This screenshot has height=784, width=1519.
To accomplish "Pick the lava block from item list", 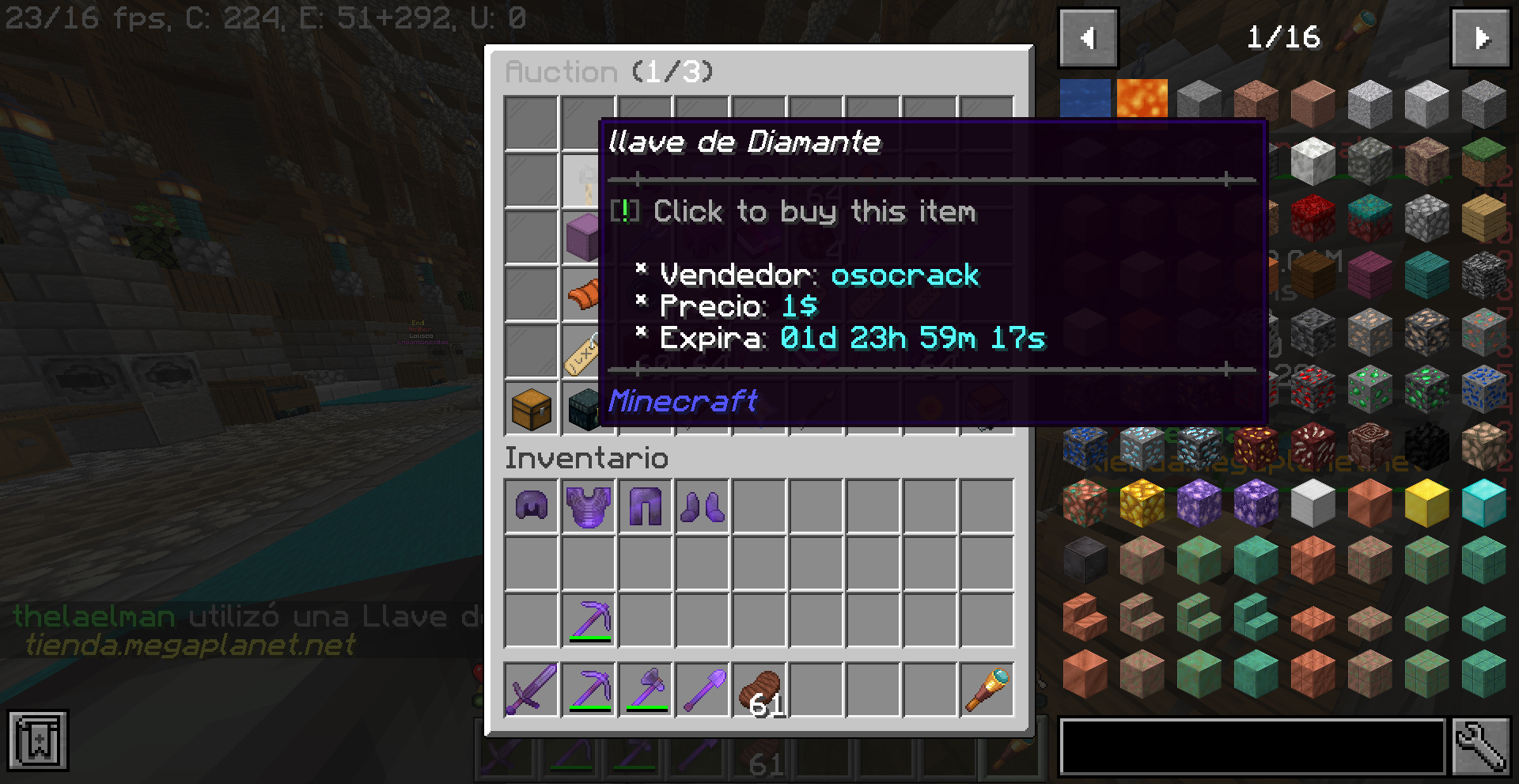I will 1142,101.
